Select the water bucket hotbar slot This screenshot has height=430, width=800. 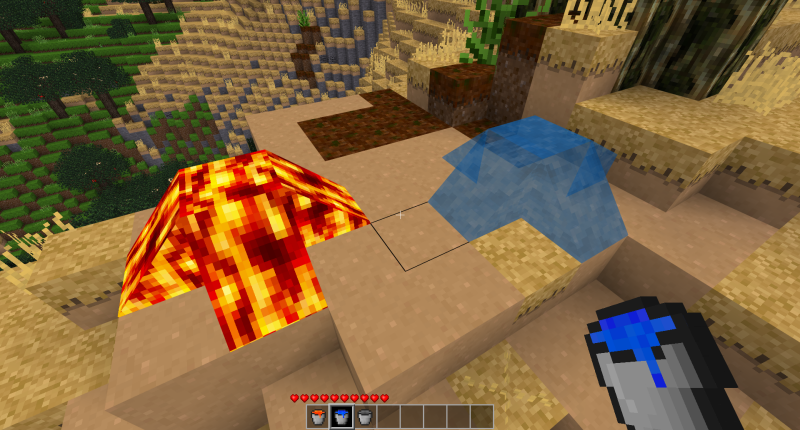tap(341, 417)
